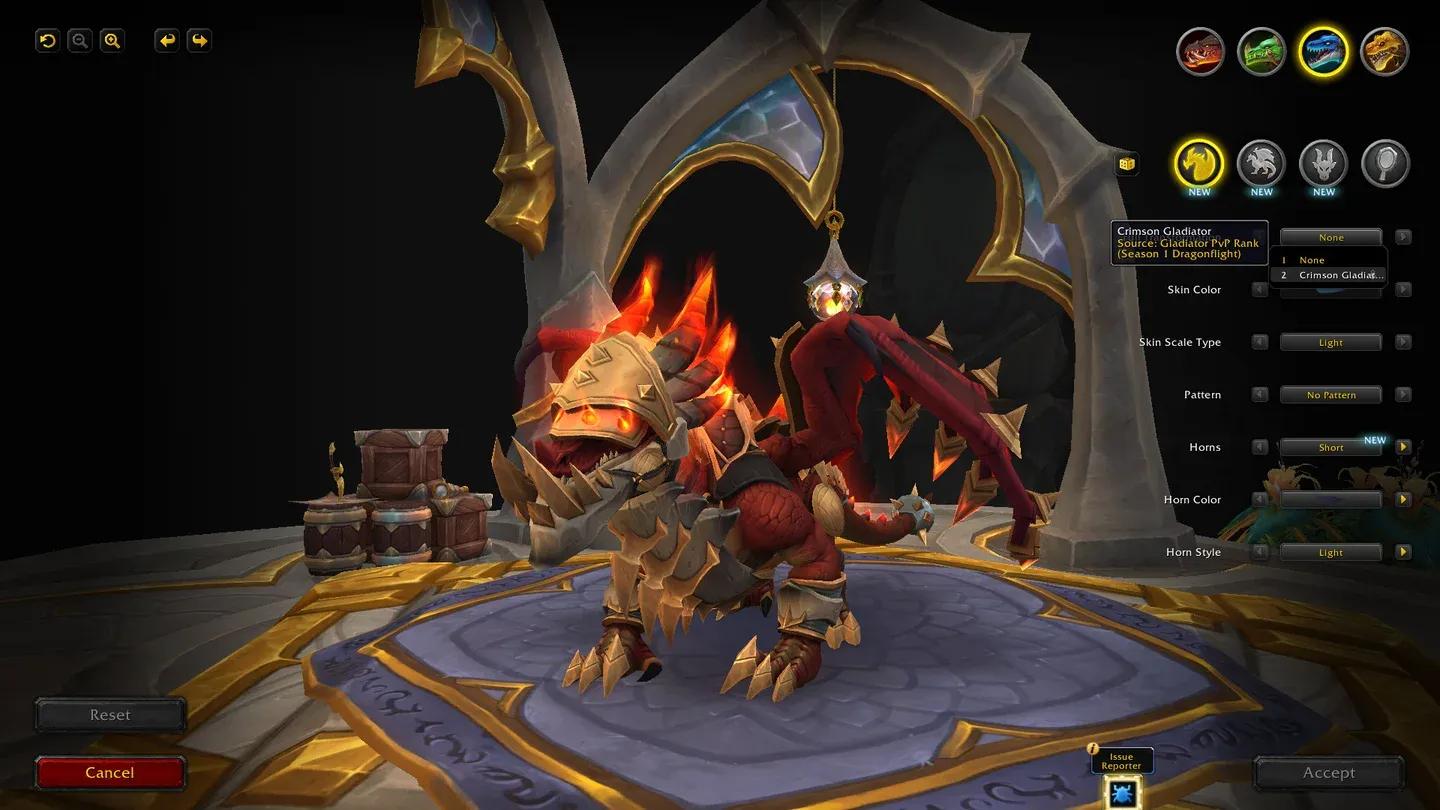Switch to the green drake mount tab
The width and height of the screenshot is (1440, 810).
pos(1261,51)
